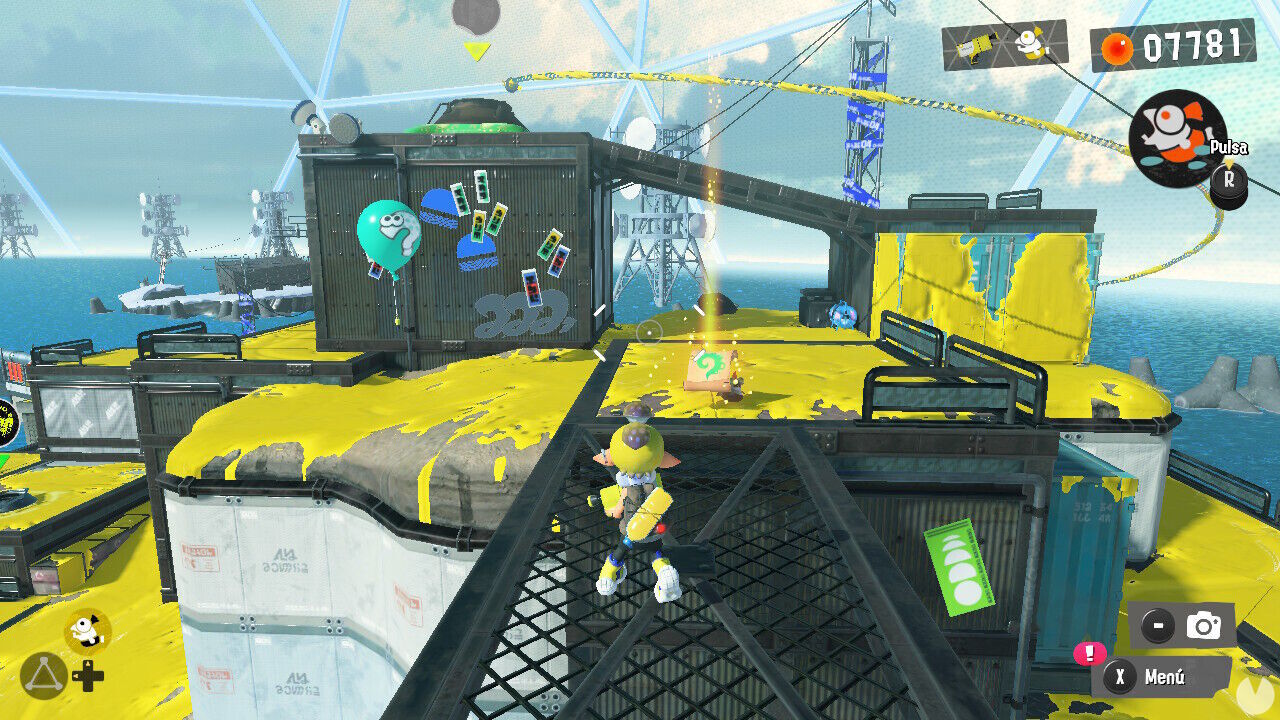Open the Menú option
Image resolution: width=1280 pixels, height=720 pixels.
[1168, 679]
